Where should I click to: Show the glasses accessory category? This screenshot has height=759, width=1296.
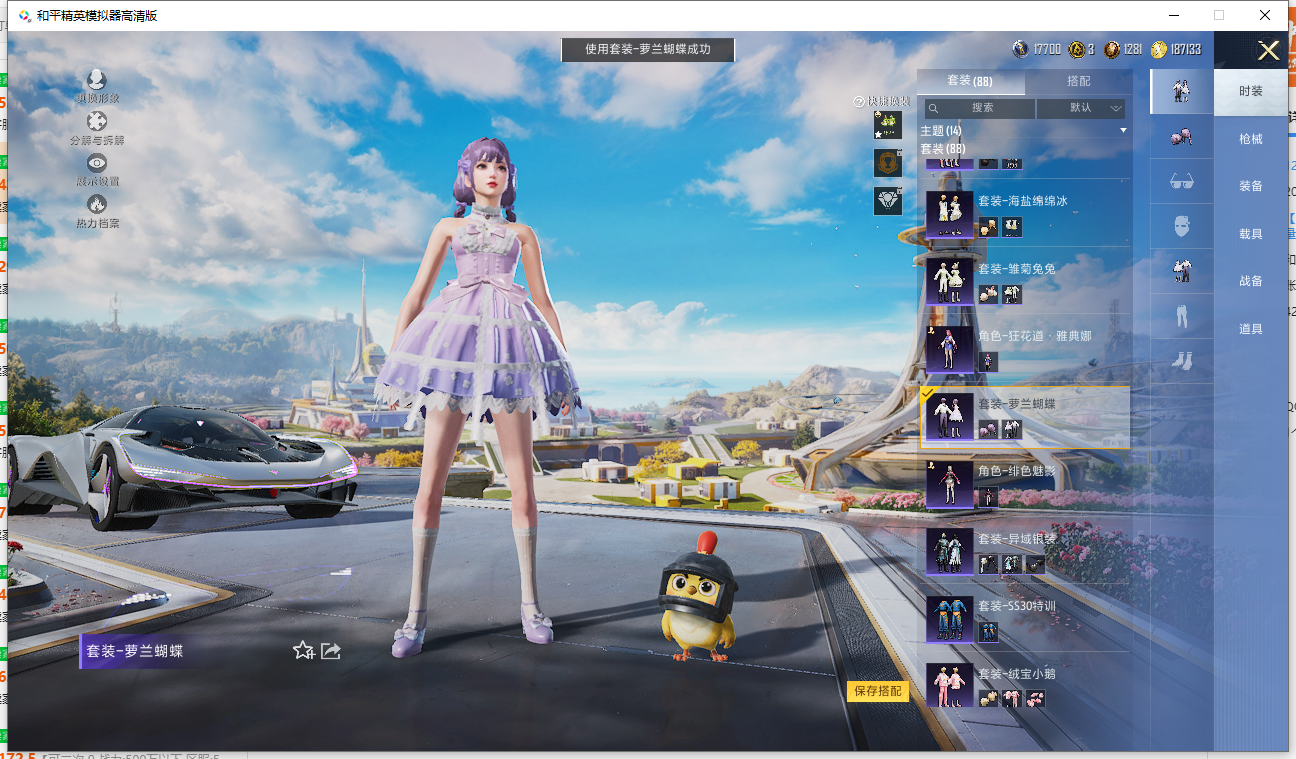pyautogui.click(x=1181, y=182)
